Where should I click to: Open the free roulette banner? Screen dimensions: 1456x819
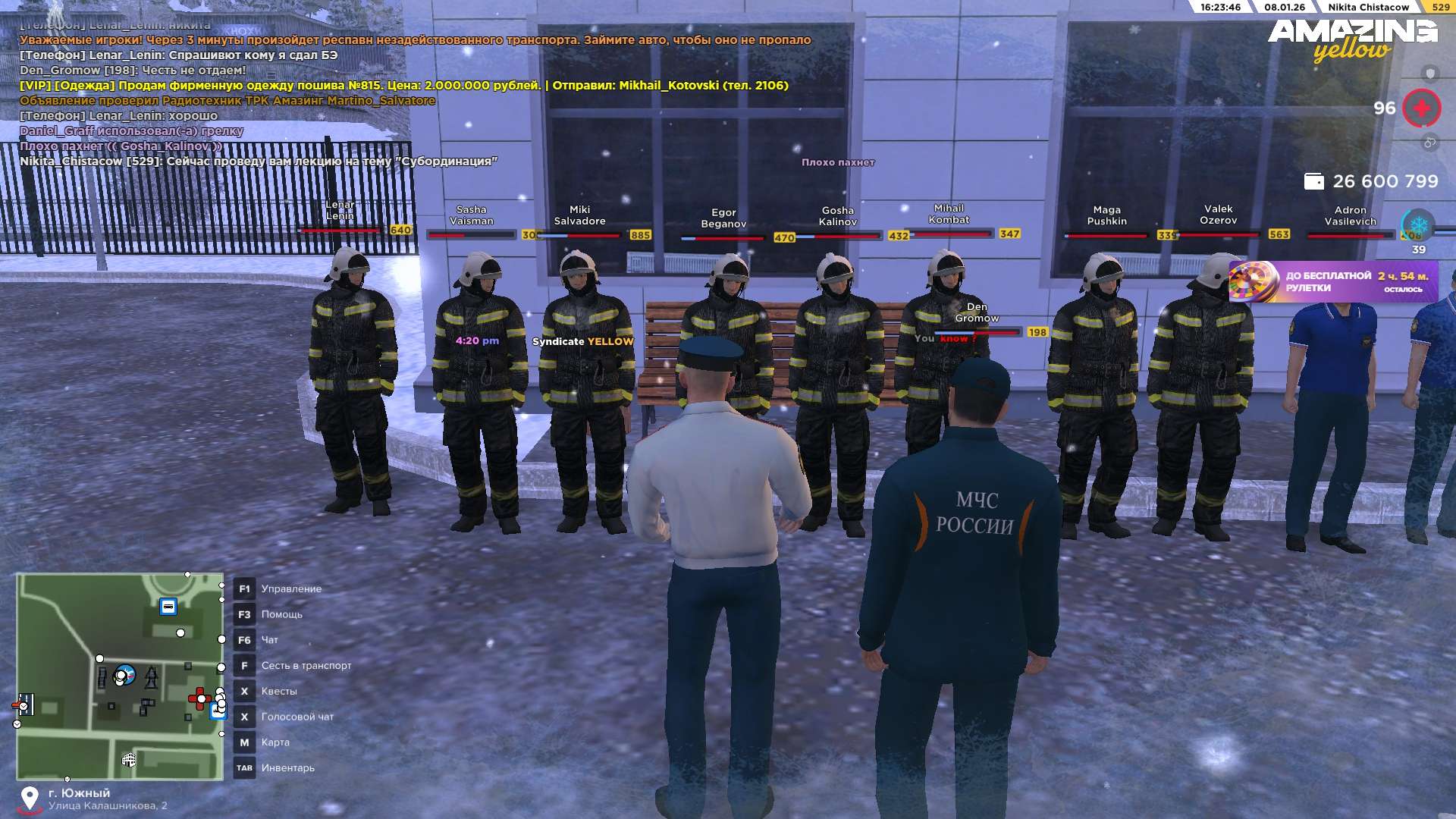1333,282
